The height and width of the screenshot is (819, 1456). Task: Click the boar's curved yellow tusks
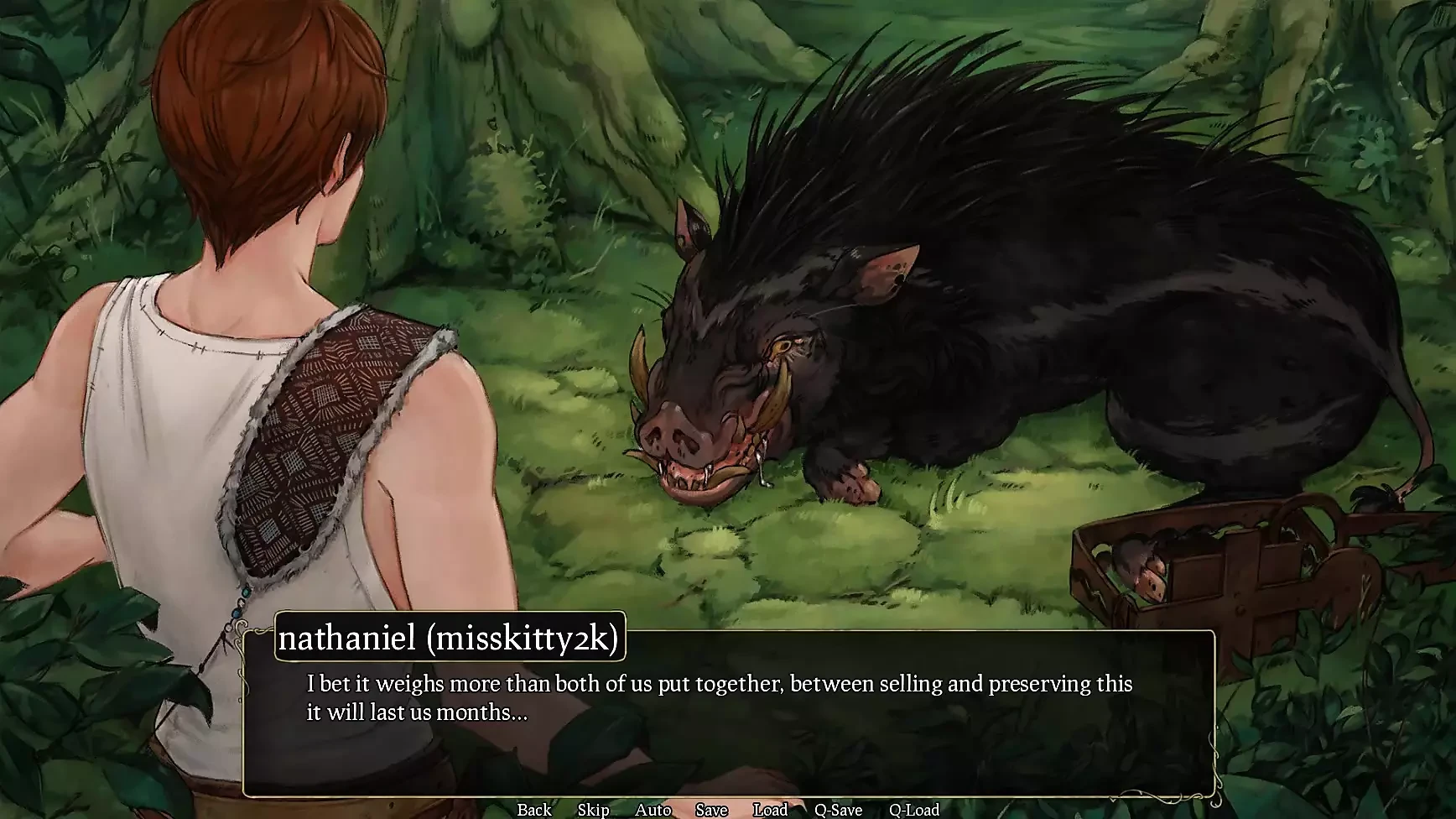pos(772,403)
